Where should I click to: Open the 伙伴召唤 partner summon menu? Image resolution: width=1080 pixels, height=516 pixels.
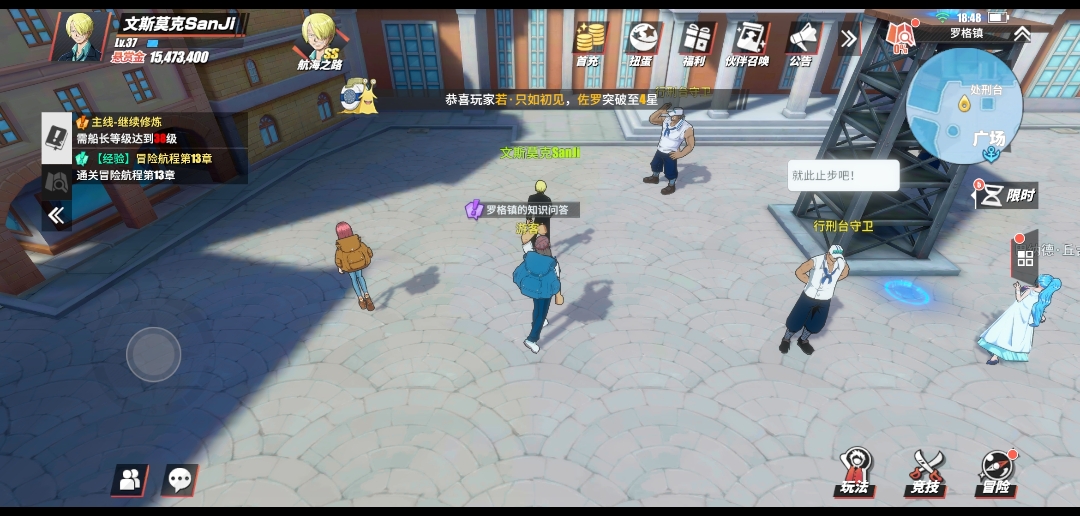click(747, 43)
